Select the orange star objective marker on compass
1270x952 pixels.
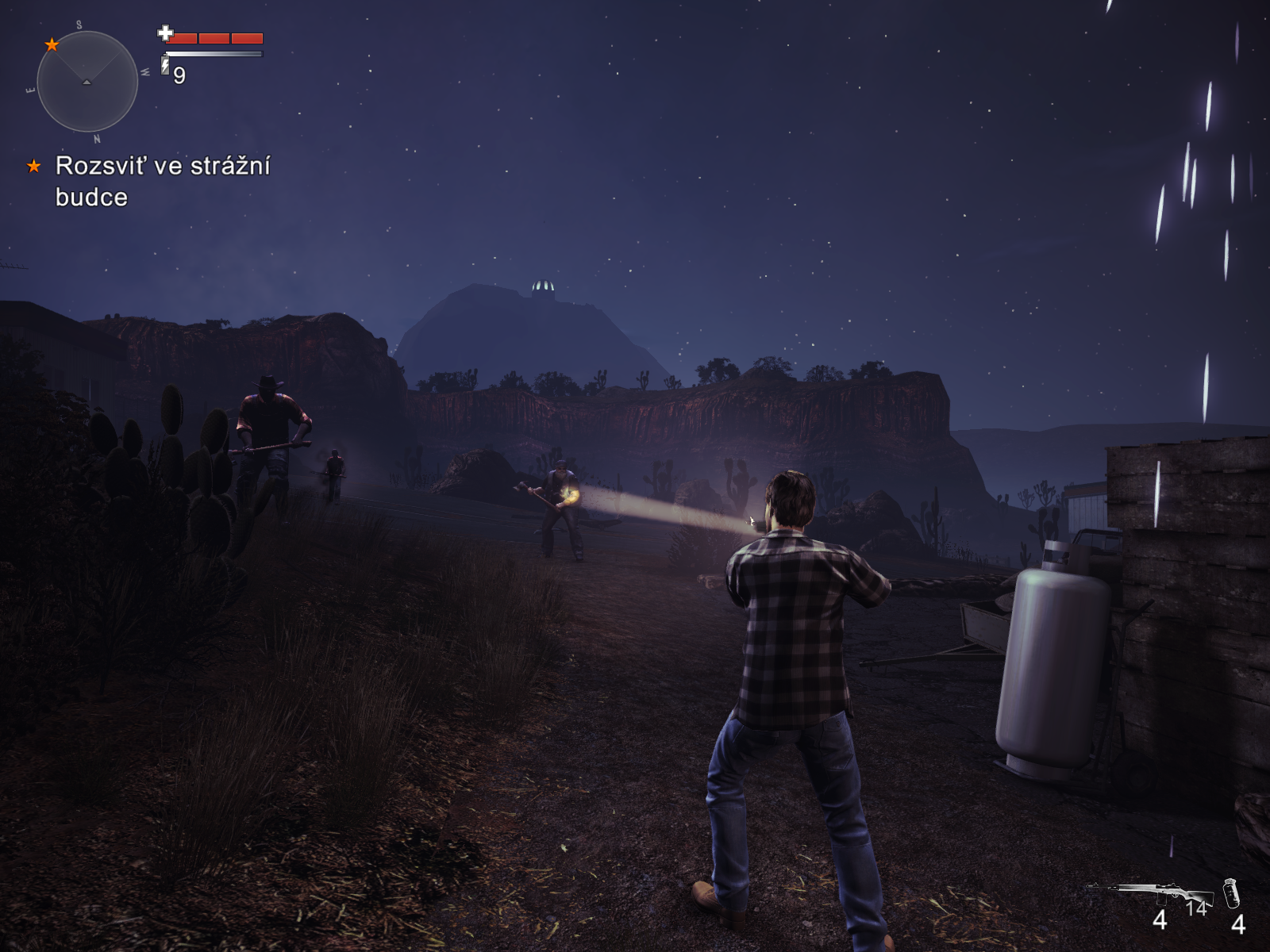[x=52, y=44]
